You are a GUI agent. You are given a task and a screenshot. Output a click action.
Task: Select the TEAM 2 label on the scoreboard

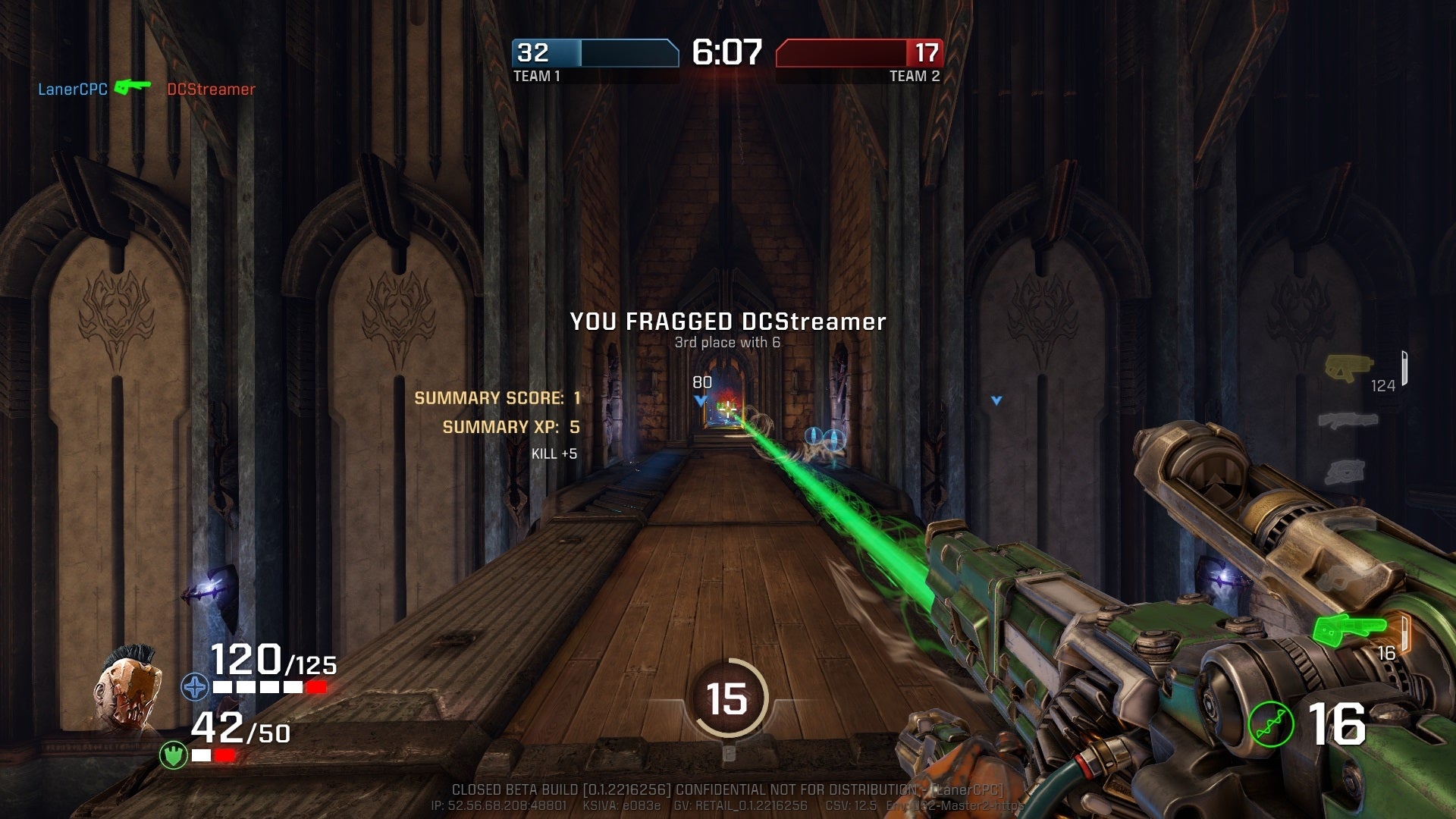(915, 76)
